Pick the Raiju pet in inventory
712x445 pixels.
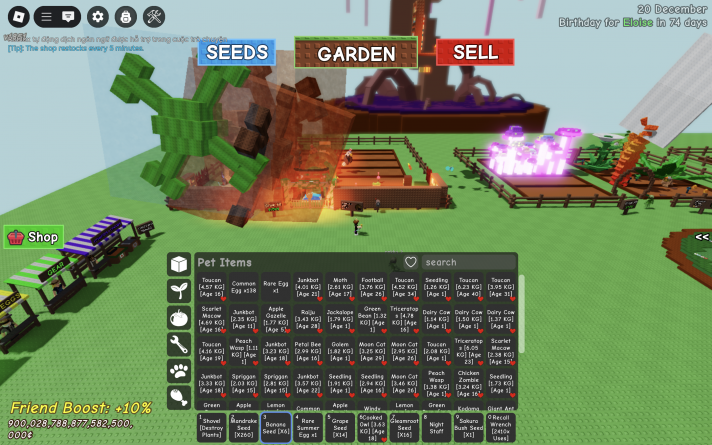tap(307, 319)
